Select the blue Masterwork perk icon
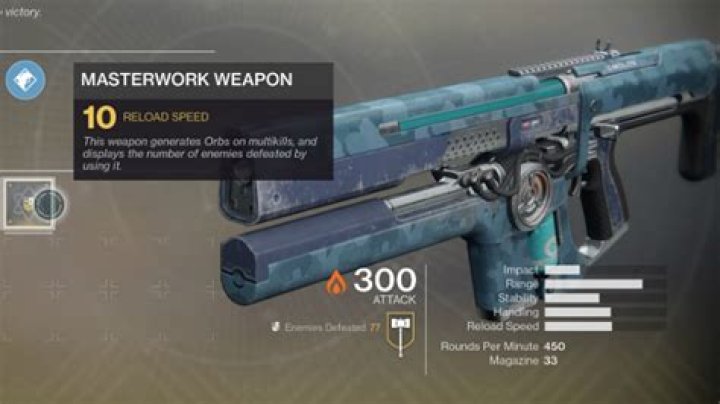Screen dimensions: 720x404 (x=25, y=80)
